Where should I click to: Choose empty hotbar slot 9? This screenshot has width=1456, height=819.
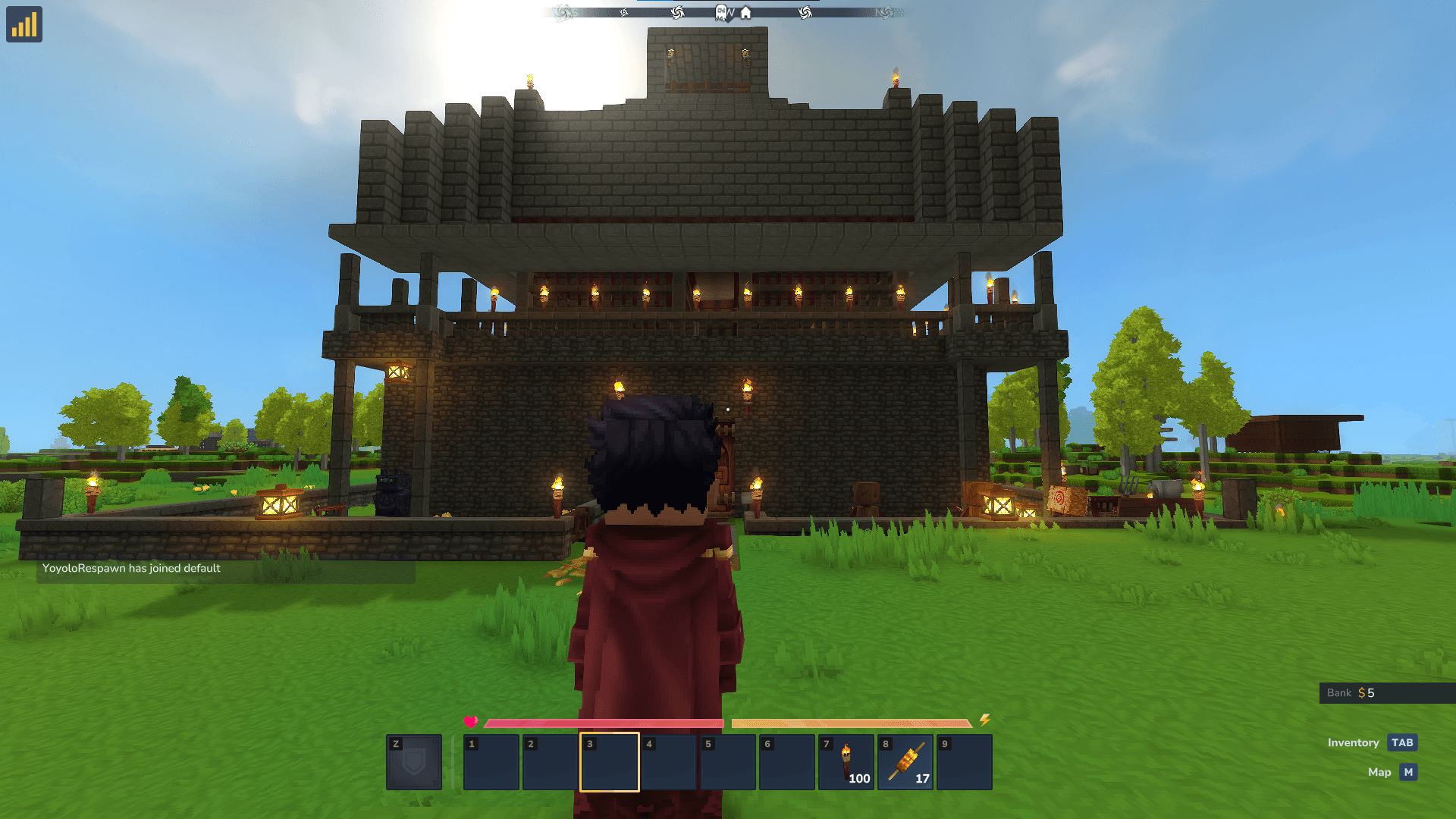click(965, 762)
